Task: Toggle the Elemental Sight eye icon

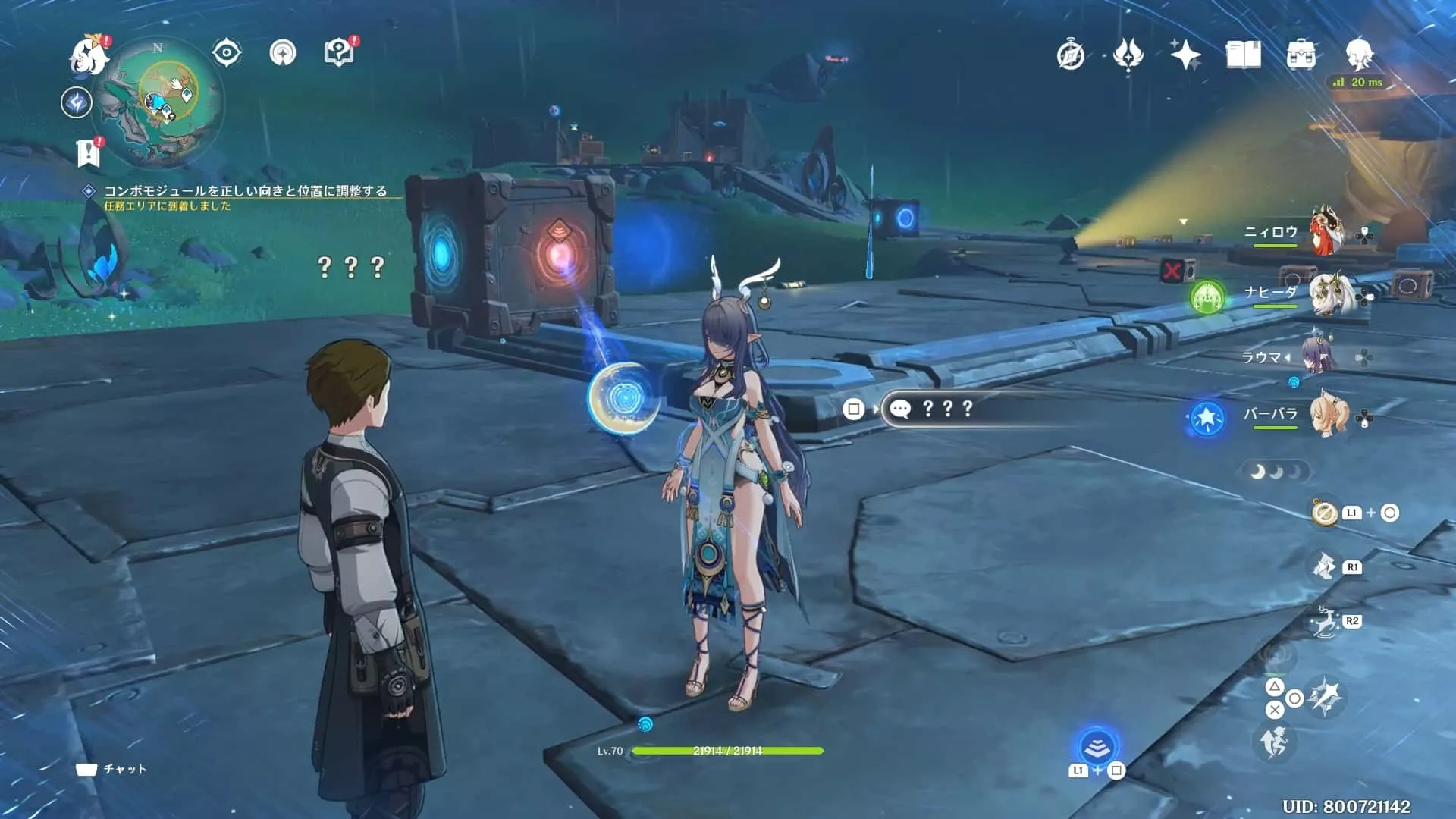Action: click(227, 53)
